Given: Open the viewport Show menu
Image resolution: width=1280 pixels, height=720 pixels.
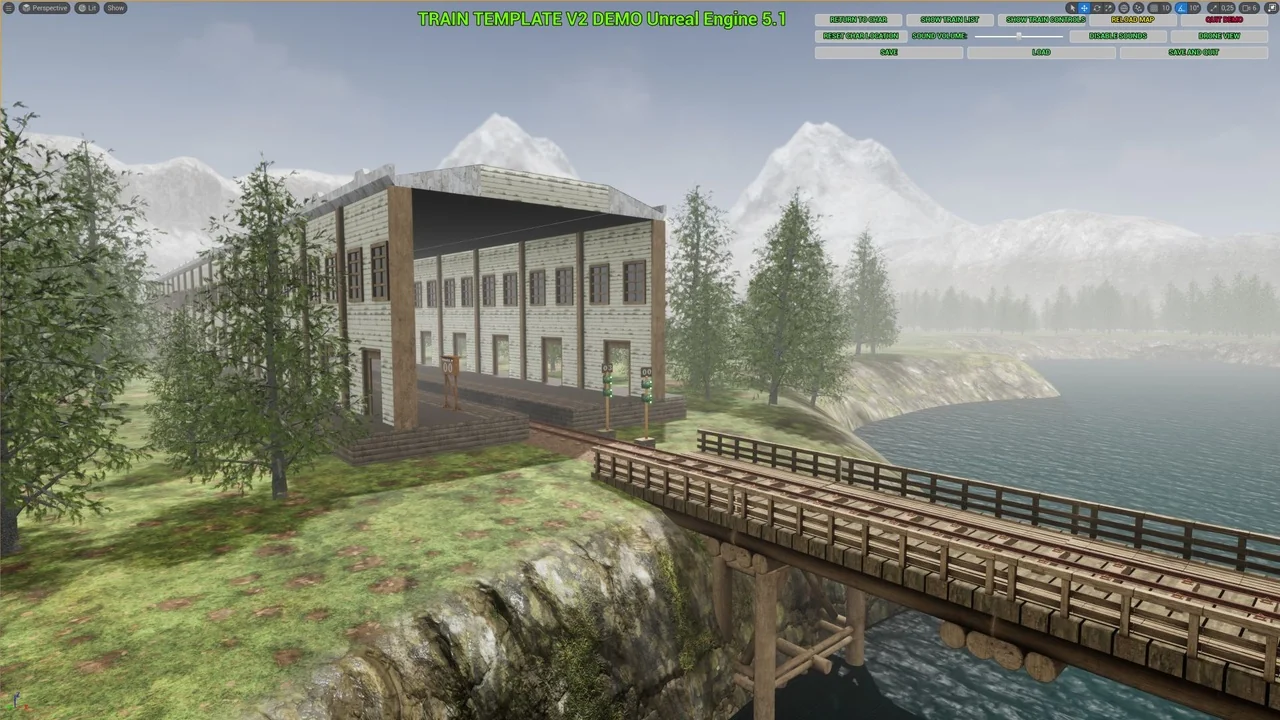Looking at the screenshot, I should pos(116,8).
